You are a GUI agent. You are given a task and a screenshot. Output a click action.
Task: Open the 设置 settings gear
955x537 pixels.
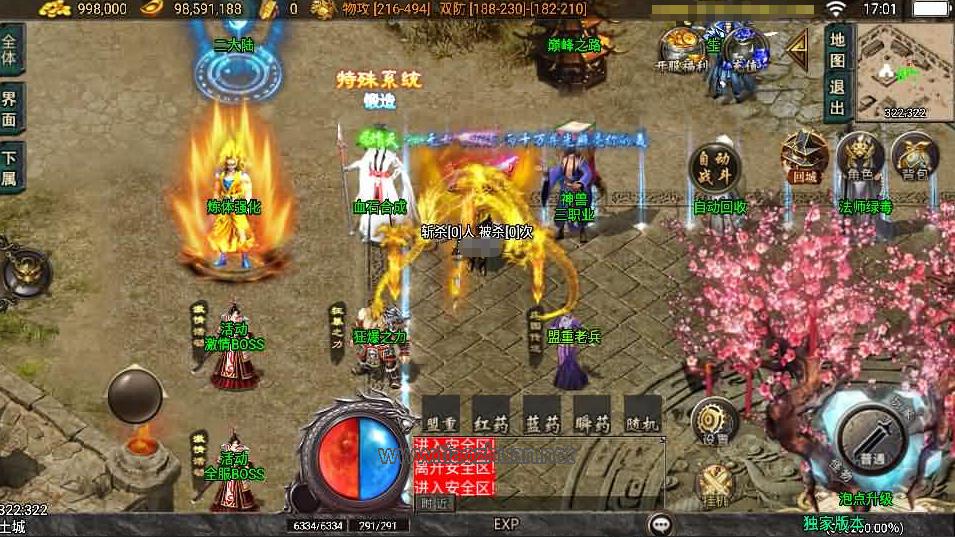pos(714,421)
